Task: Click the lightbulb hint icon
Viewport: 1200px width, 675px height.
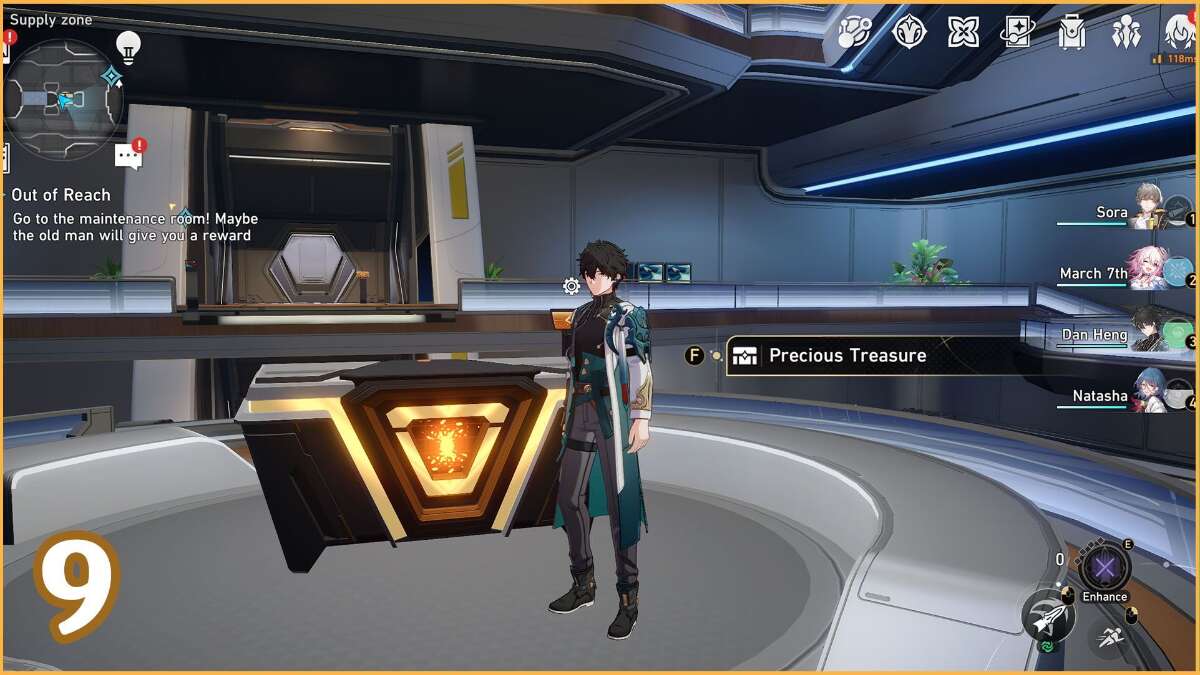Action: point(128,46)
